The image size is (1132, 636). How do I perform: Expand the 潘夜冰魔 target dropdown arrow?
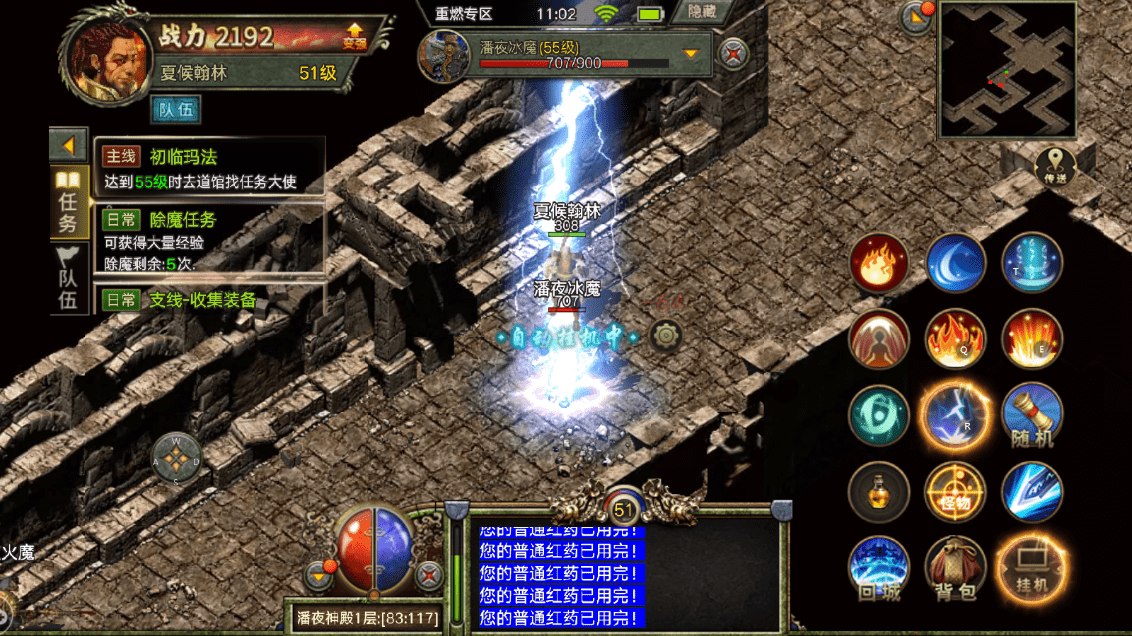(x=690, y=52)
